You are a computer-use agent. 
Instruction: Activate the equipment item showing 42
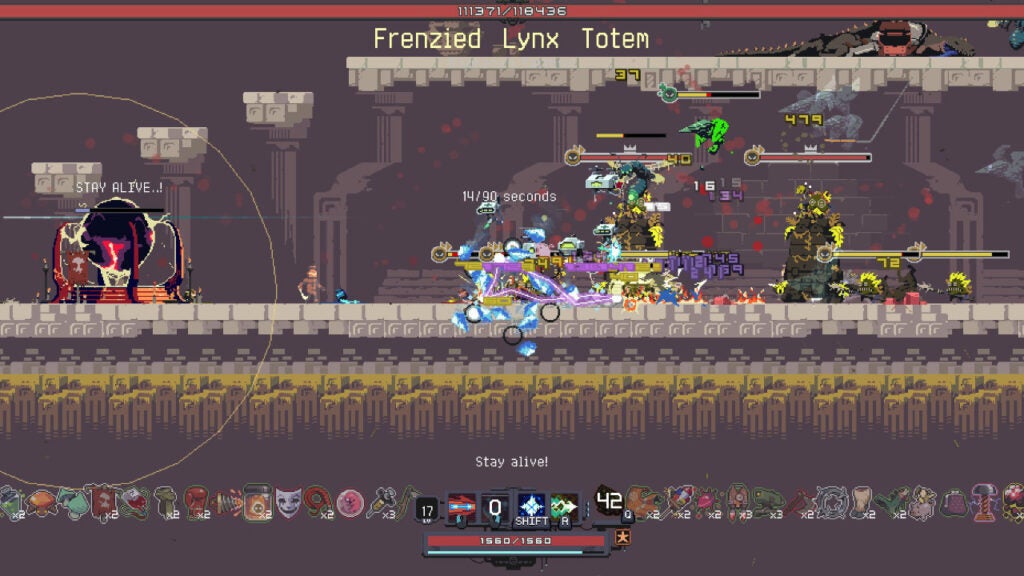click(x=608, y=502)
